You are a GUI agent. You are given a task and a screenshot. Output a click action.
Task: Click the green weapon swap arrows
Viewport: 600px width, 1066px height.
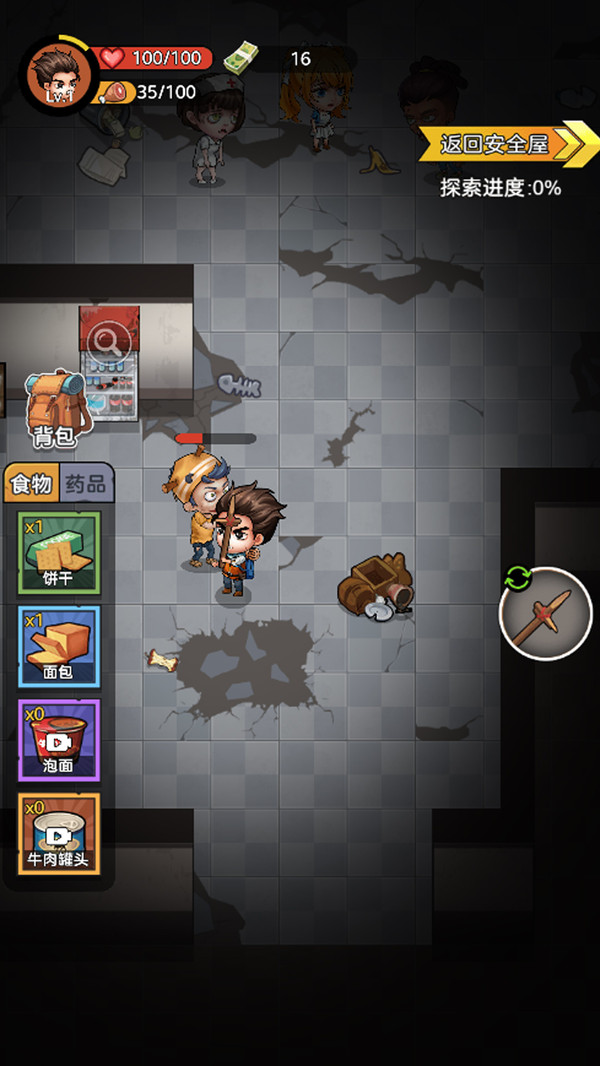[518, 578]
